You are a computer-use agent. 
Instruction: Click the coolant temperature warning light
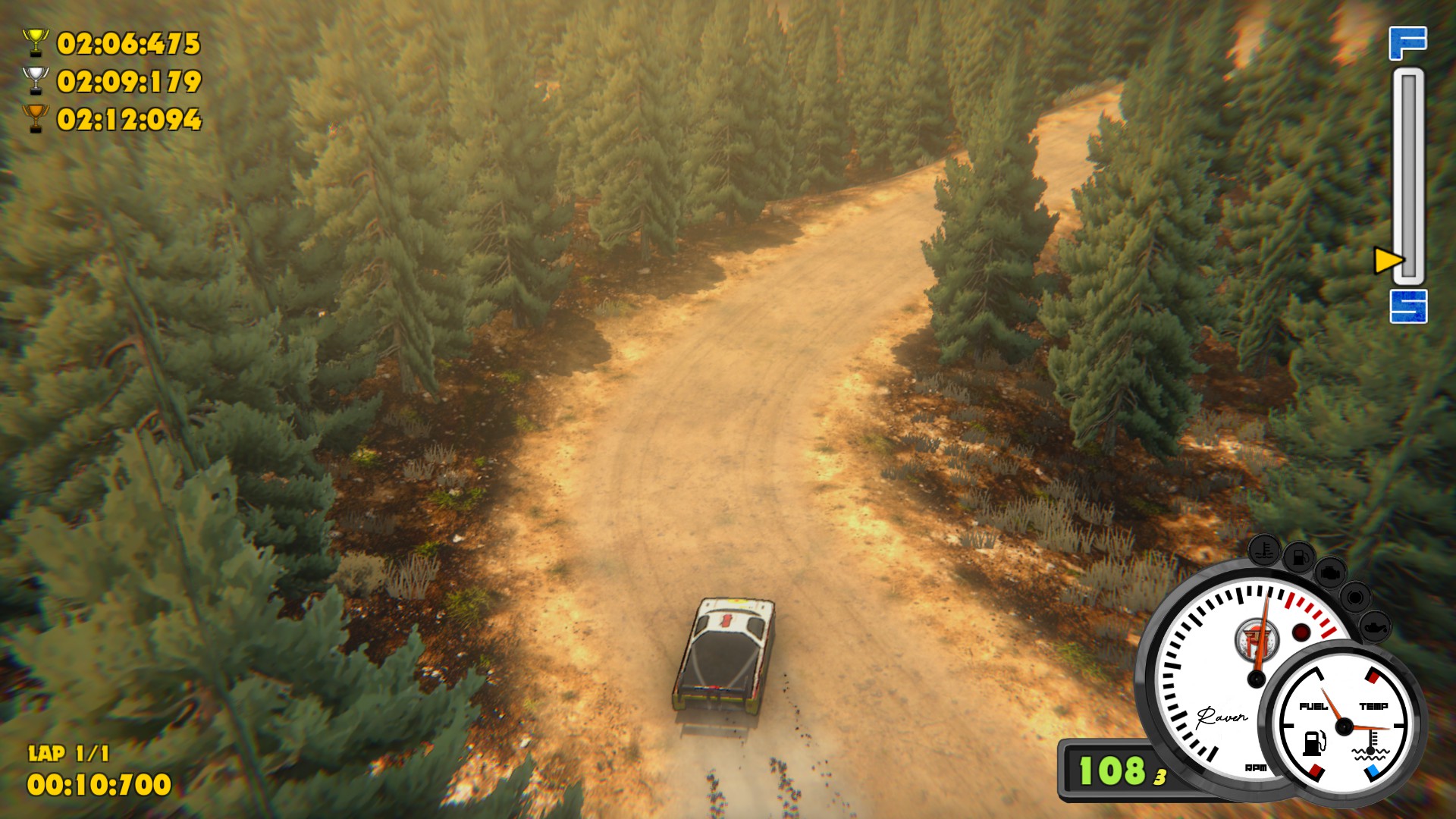click(x=1264, y=548)
